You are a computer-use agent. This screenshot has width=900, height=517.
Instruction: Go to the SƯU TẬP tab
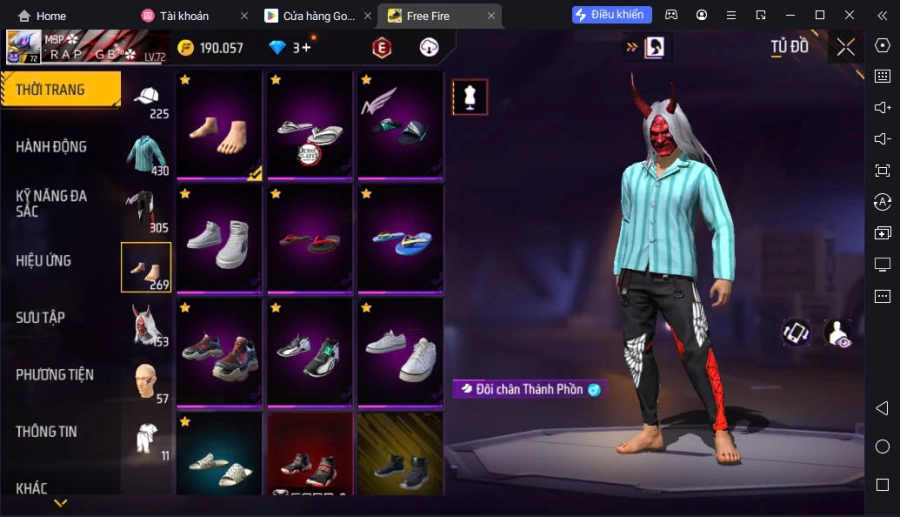(41, 318)
